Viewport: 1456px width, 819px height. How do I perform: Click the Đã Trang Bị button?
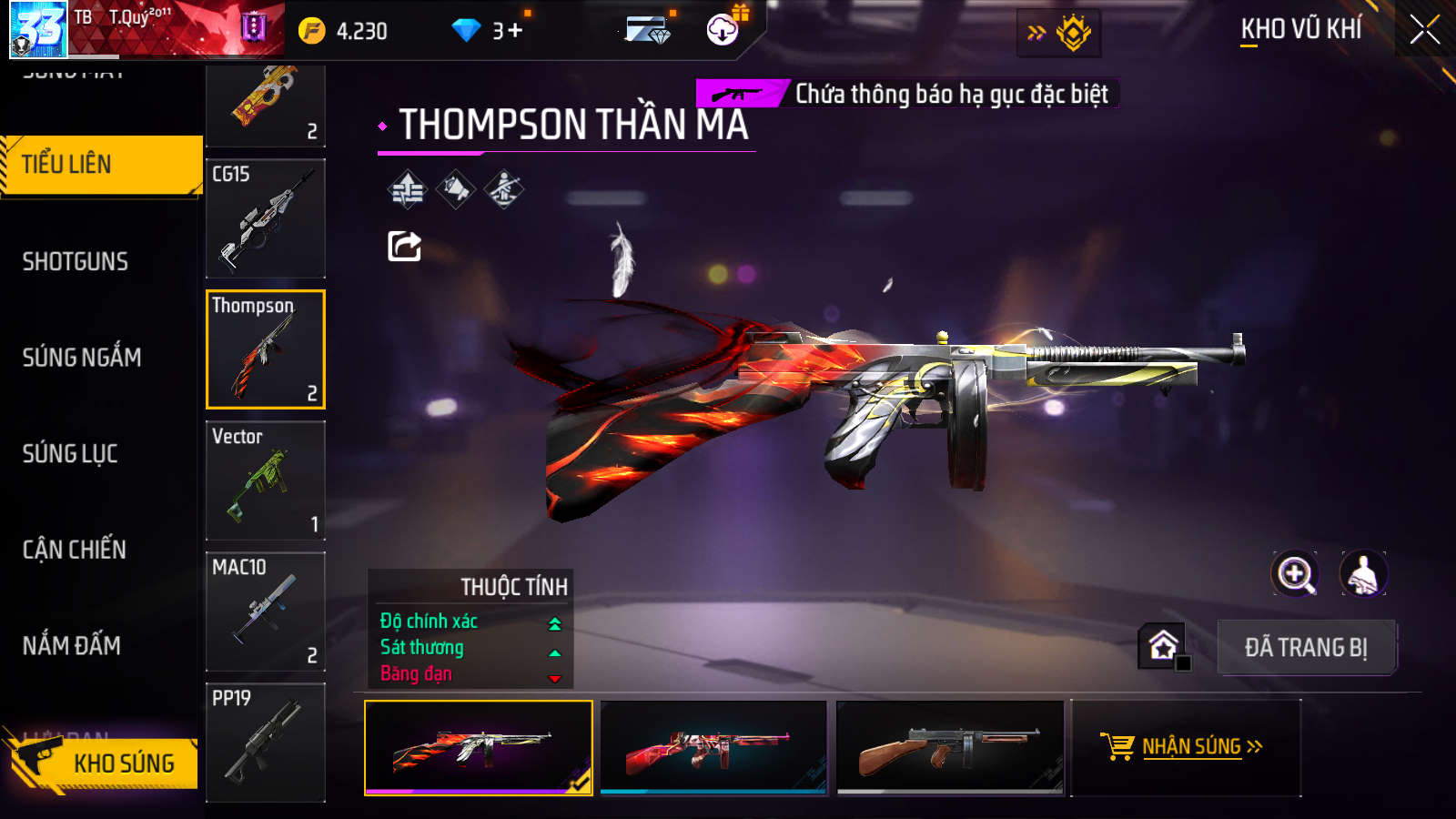[x=1306, y=648]
